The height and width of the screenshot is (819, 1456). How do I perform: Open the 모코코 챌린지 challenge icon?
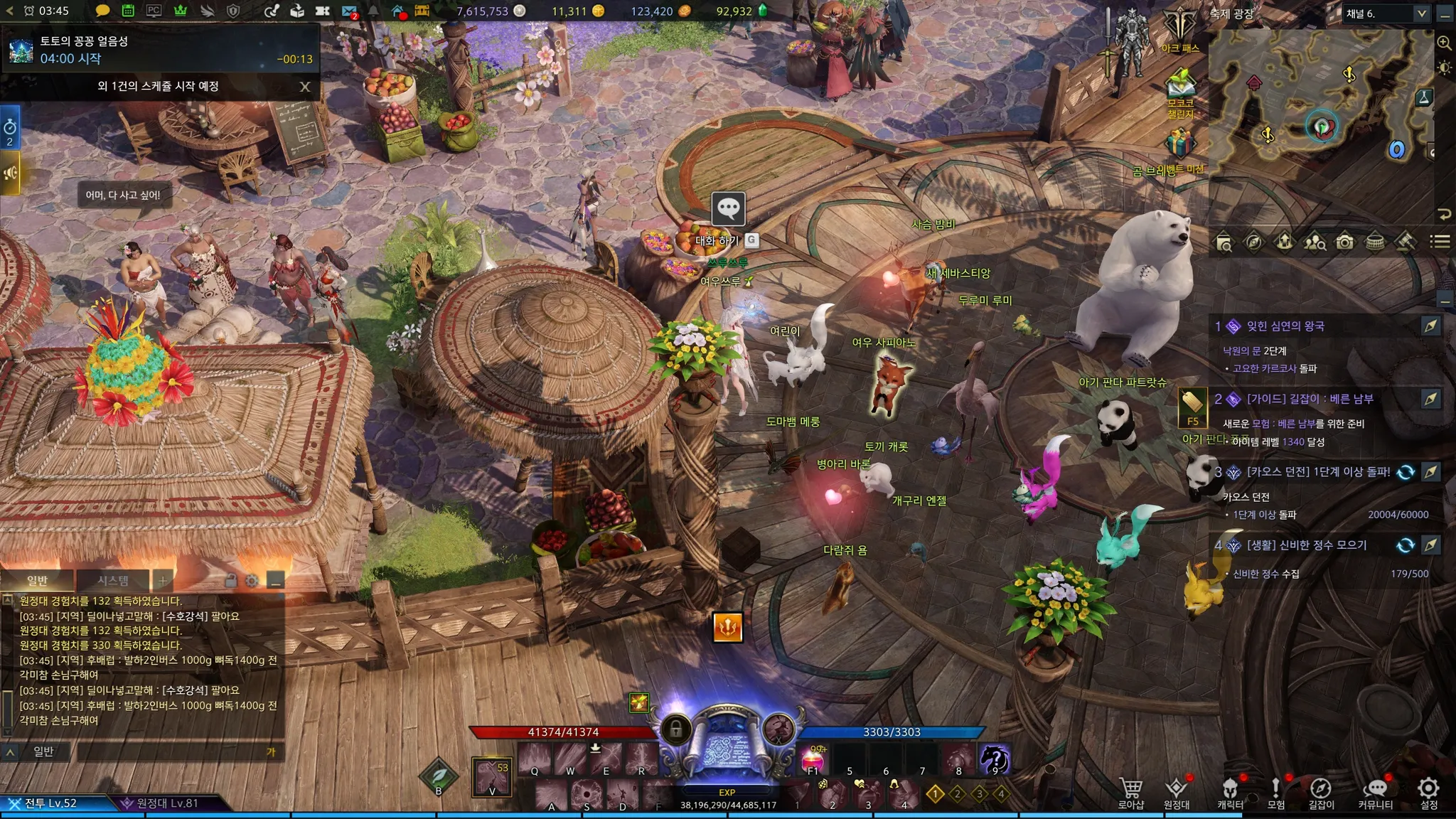(1180, 92)
